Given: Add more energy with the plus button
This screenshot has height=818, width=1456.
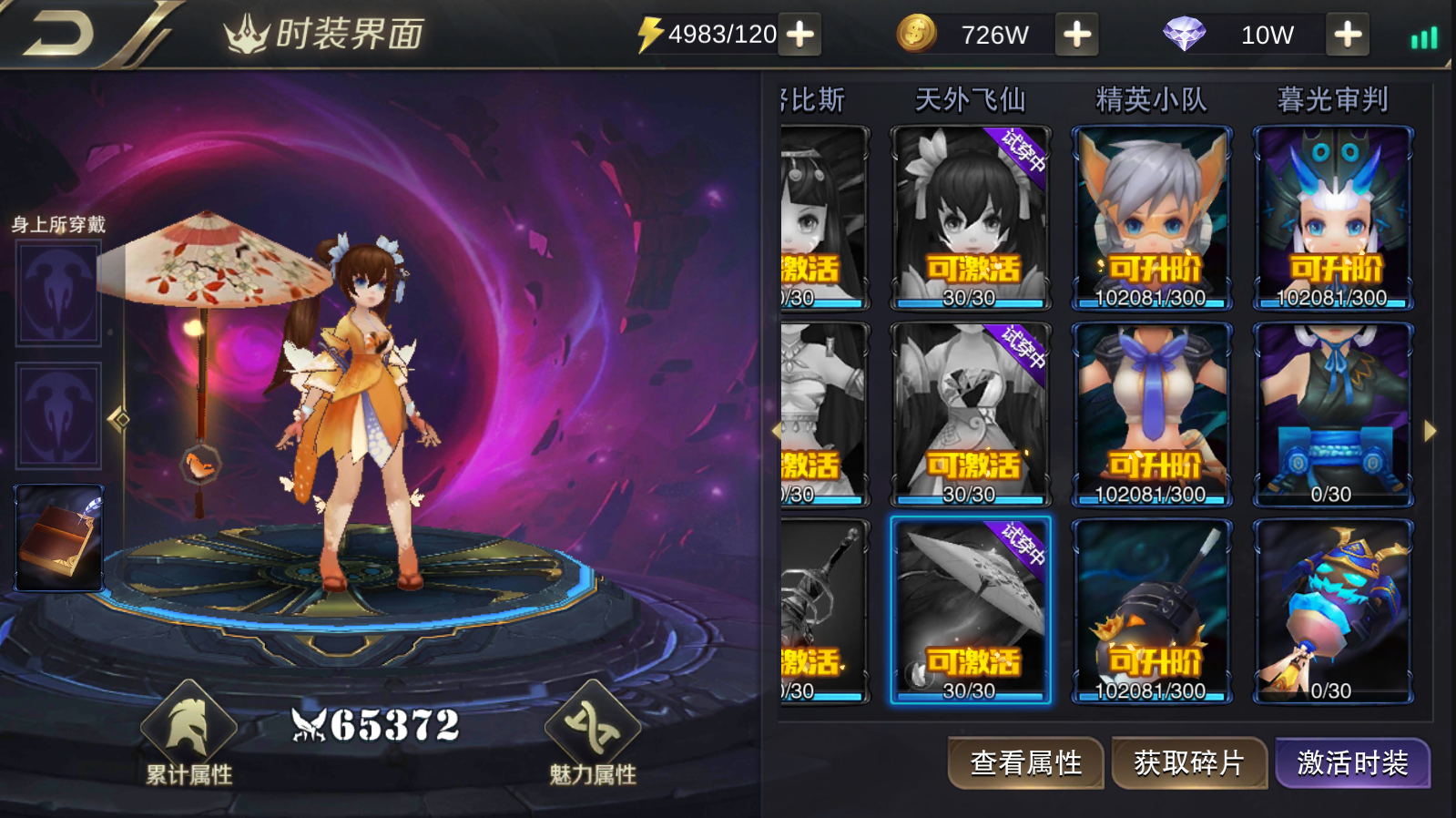Looking at the screenshot, I should tap(800, 35).
